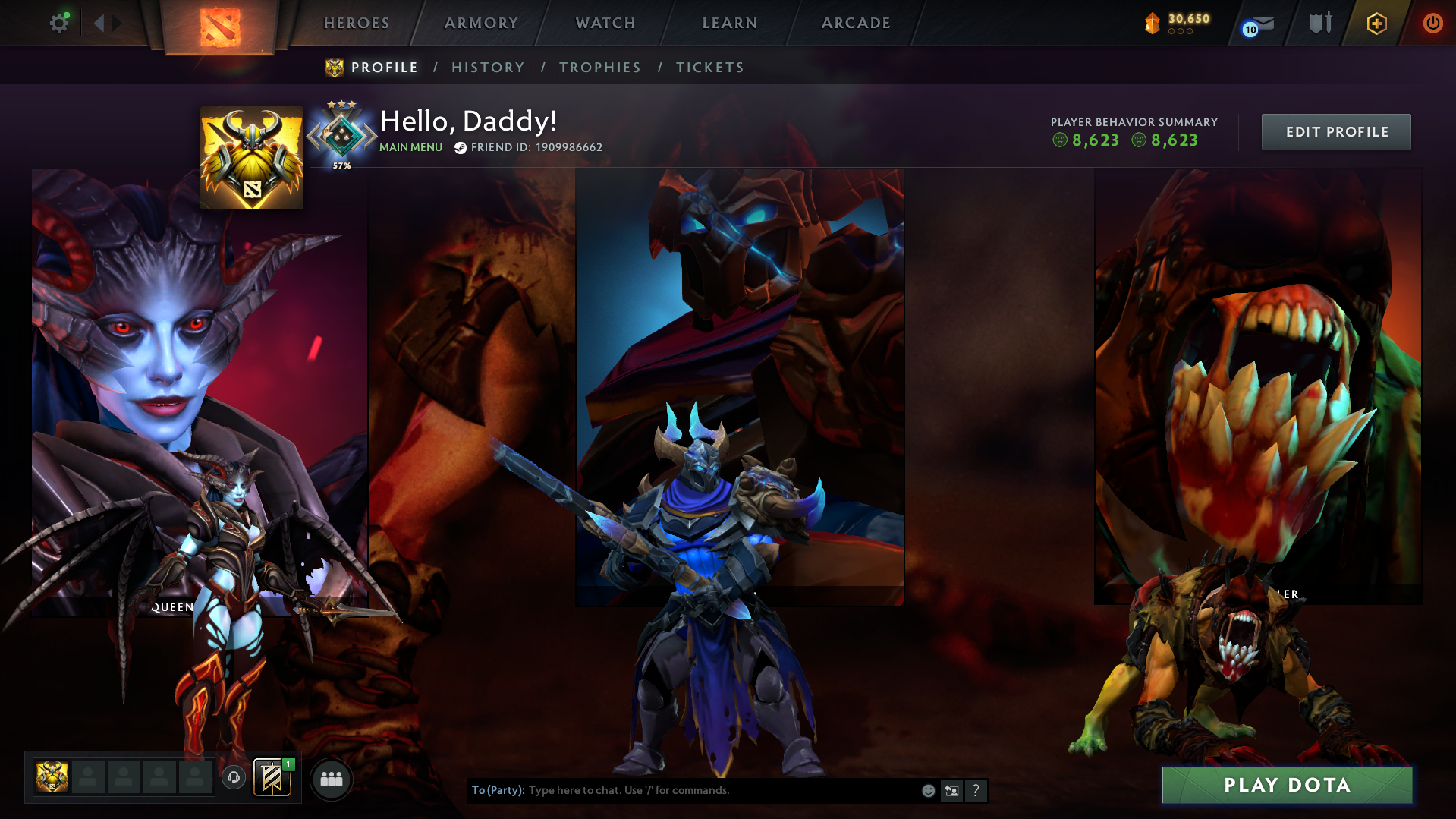
Task: Switch to the History tab
Action: (488, 68)
